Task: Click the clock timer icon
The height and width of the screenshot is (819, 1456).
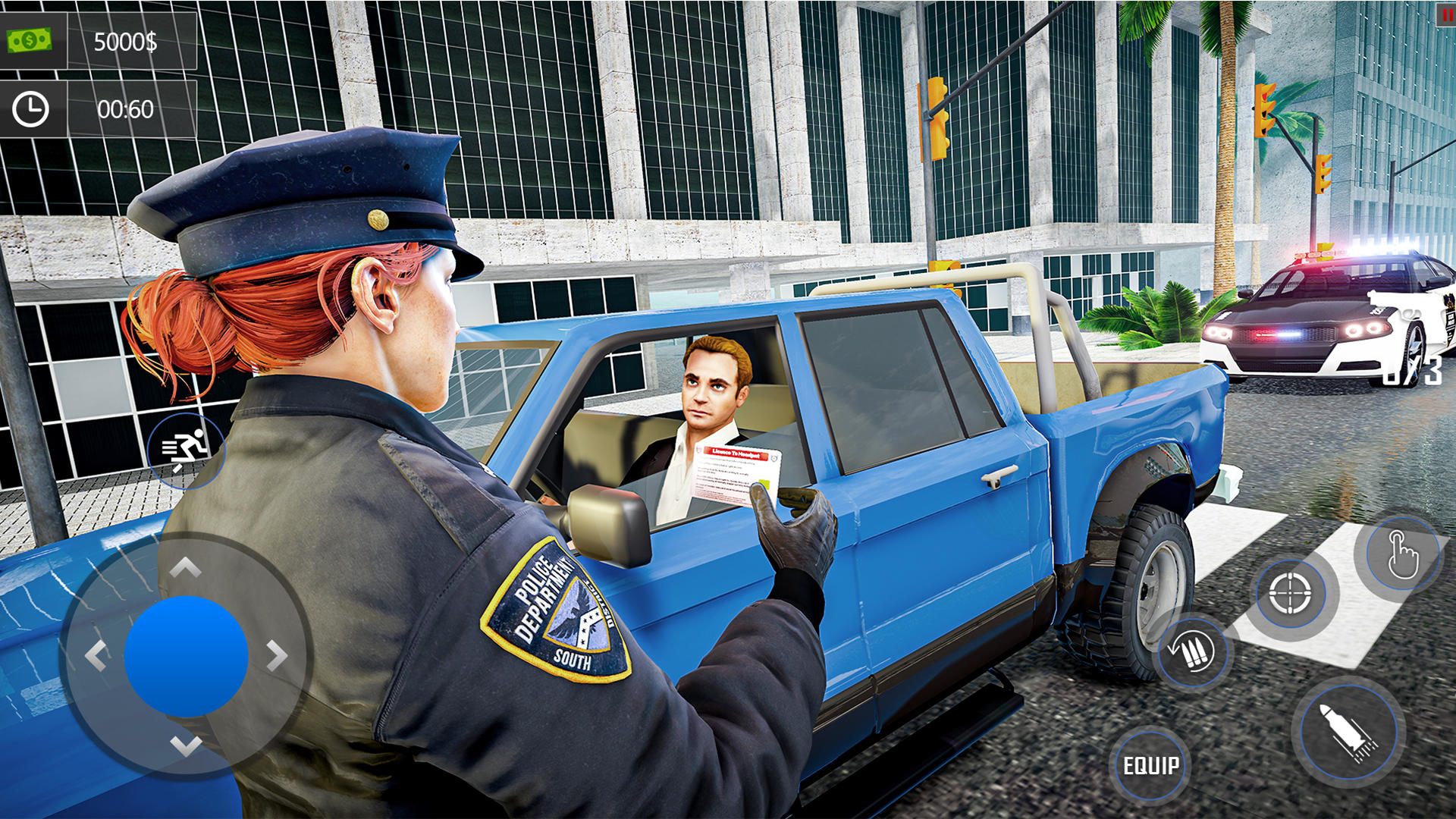Action: point(30,110)
